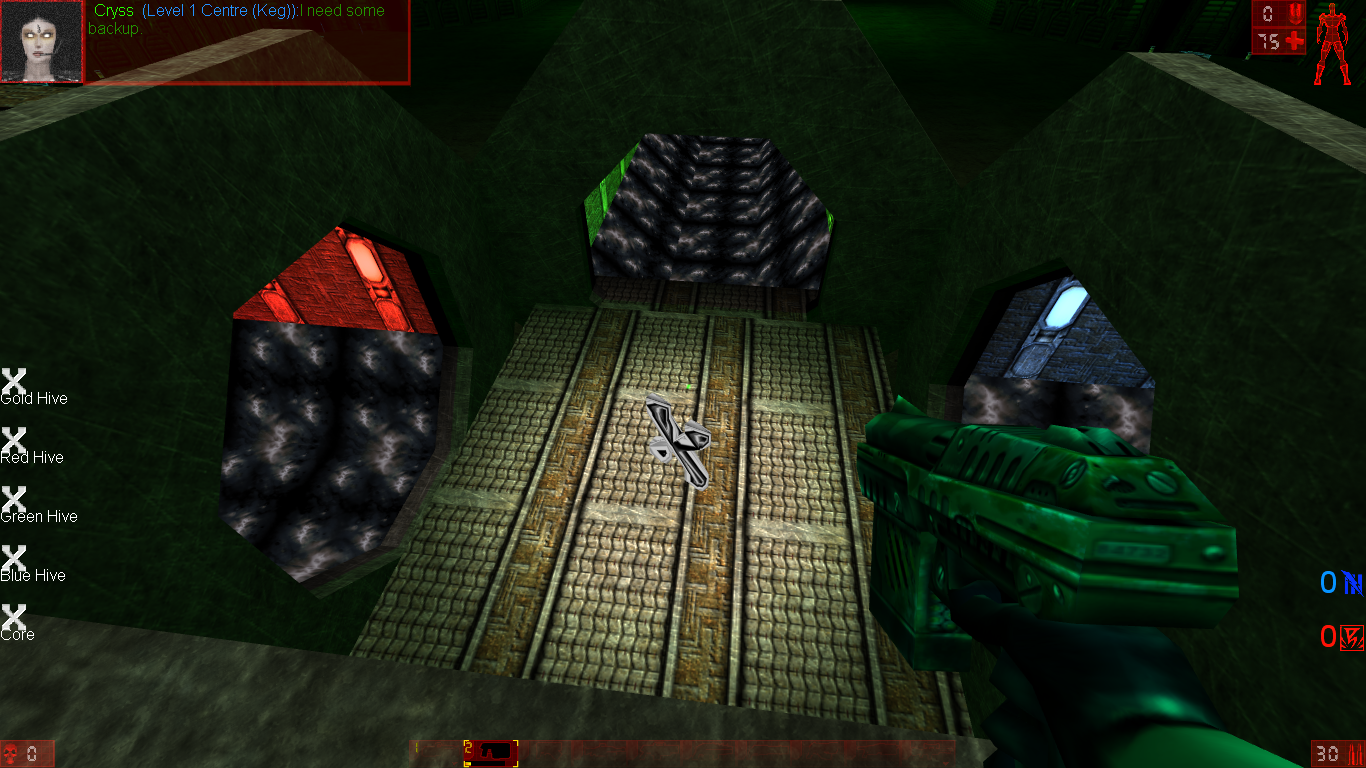
Task: Expand the Blue Hive objective entry
Action: point(13,558)
